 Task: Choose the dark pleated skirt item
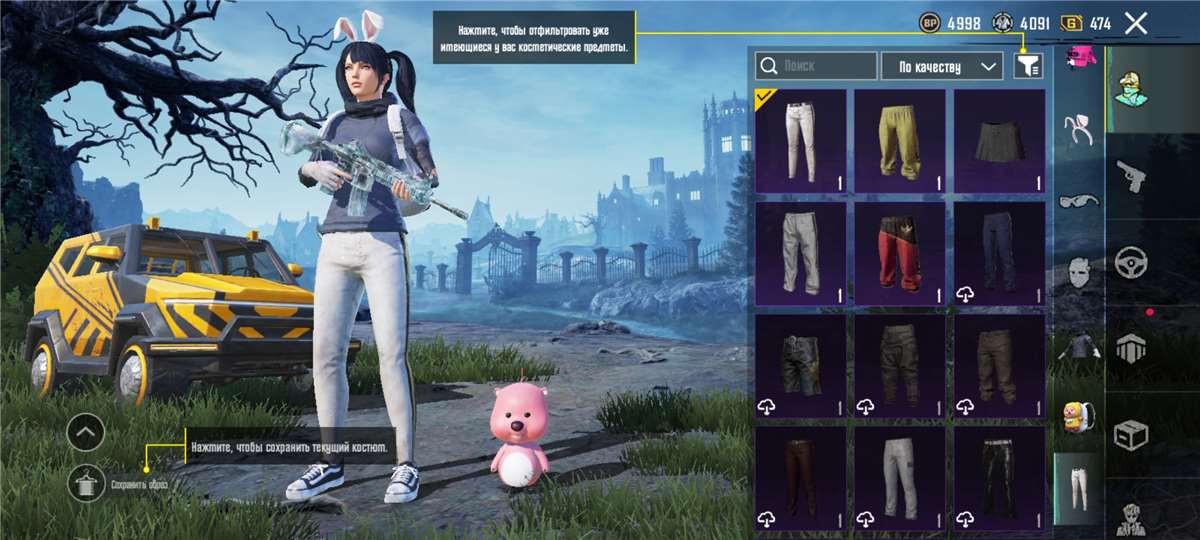pos(999,141)
